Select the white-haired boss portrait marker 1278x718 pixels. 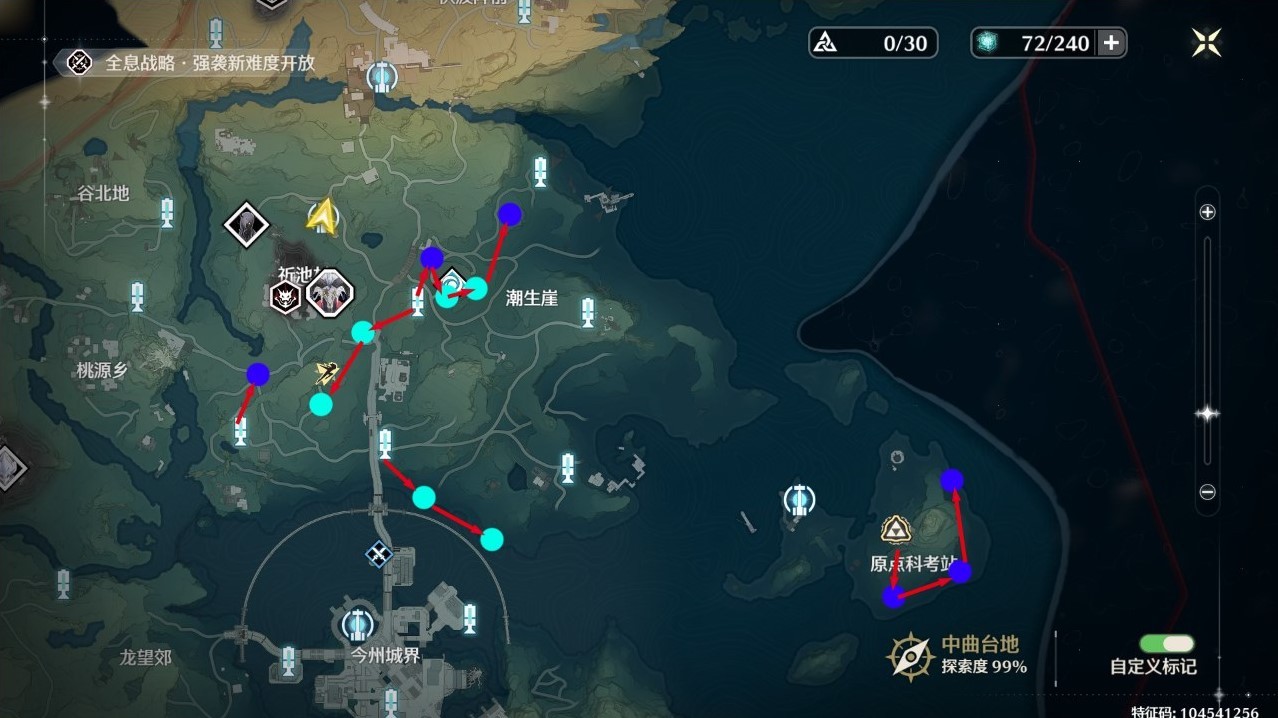tap(330, 293)
